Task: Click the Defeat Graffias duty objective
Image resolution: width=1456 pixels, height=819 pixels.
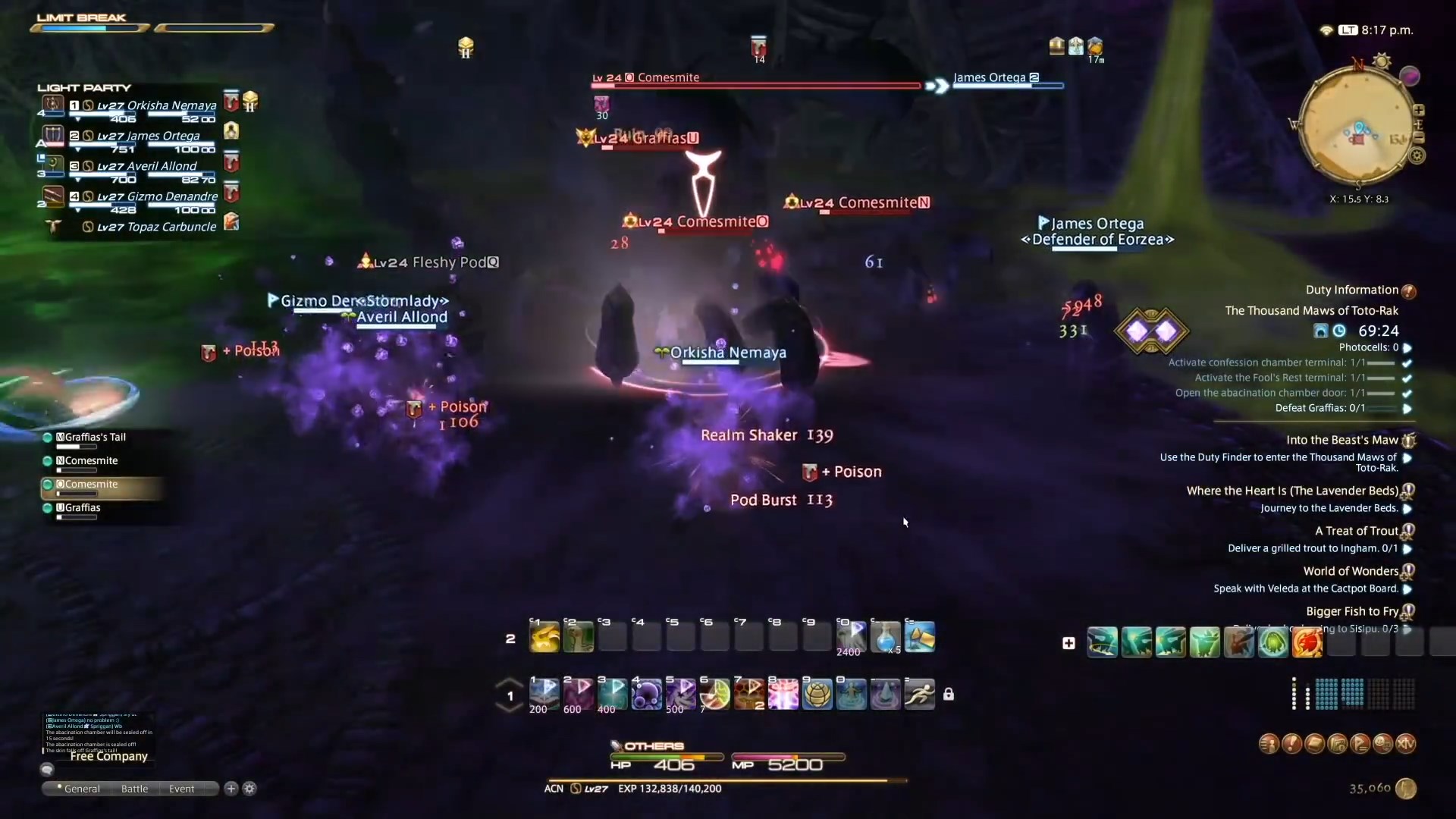Action: tap(1319, 408)
